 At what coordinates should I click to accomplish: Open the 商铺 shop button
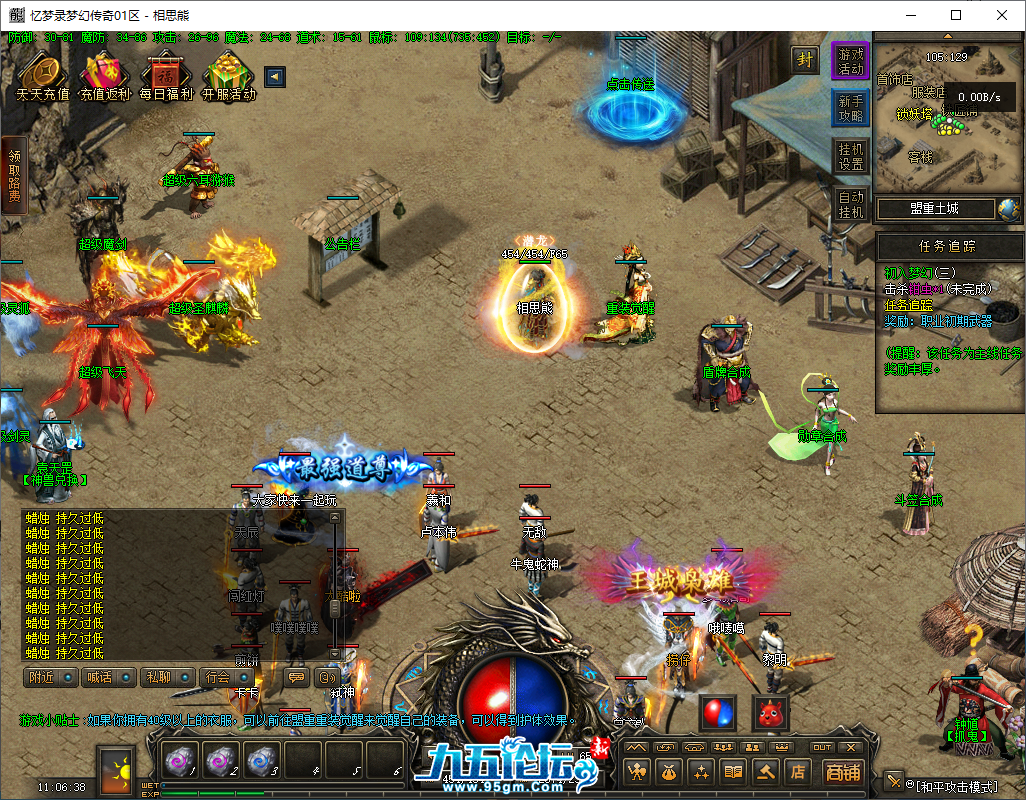click(843, 771)
